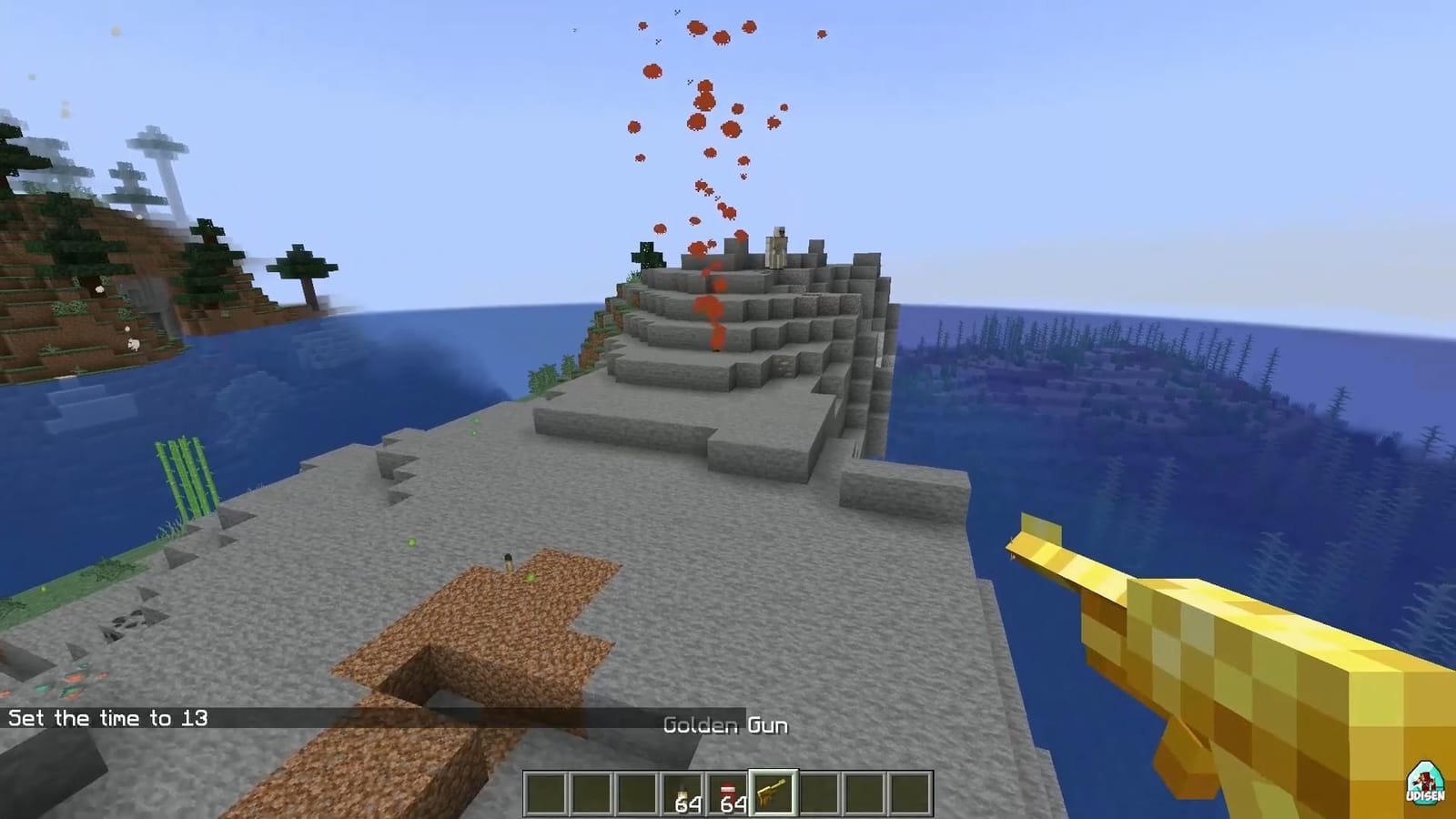Screen dimensions: 1456x819
Task: Click the empty slot right of the Golden Gun
Action: (819, 794)
